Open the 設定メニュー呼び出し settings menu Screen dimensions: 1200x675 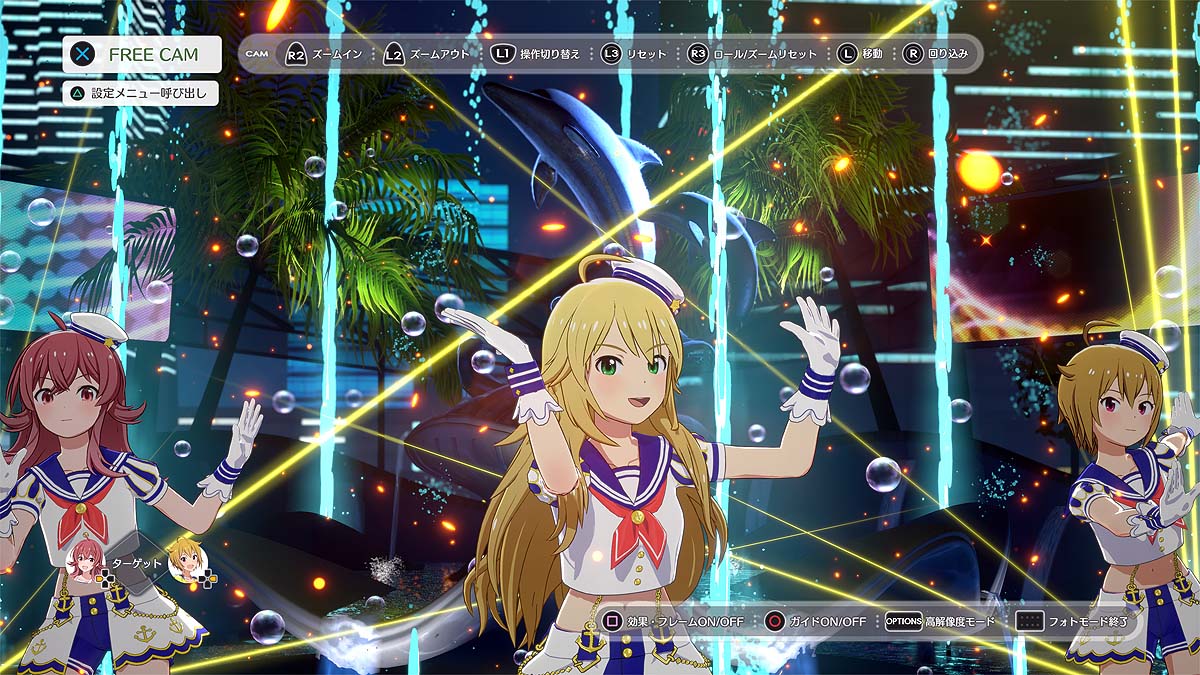pyautogui.click(x=140, y=93)
